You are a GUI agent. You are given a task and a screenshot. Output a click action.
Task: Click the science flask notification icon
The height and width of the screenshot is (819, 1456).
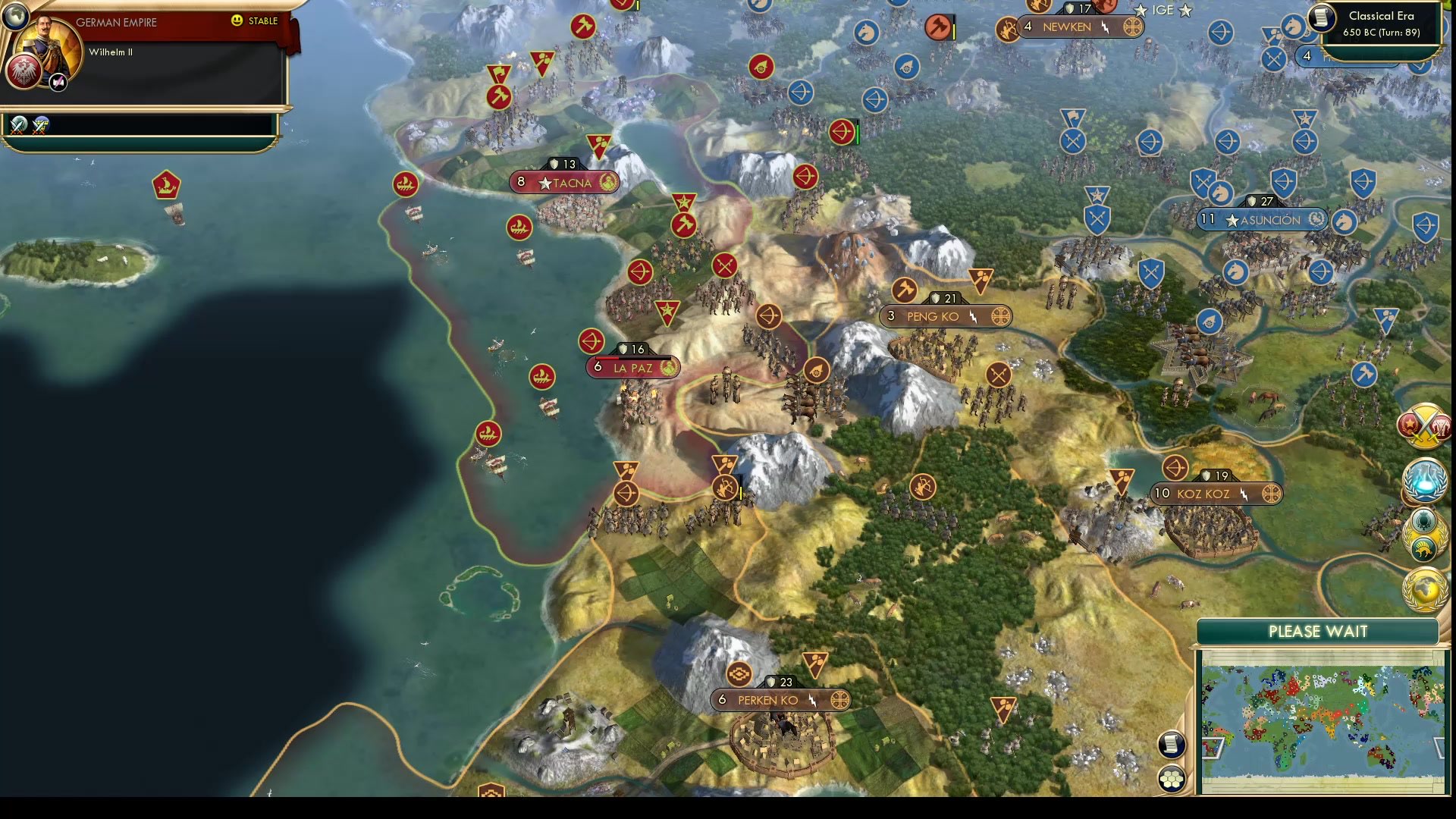[x=1424, y=480]
